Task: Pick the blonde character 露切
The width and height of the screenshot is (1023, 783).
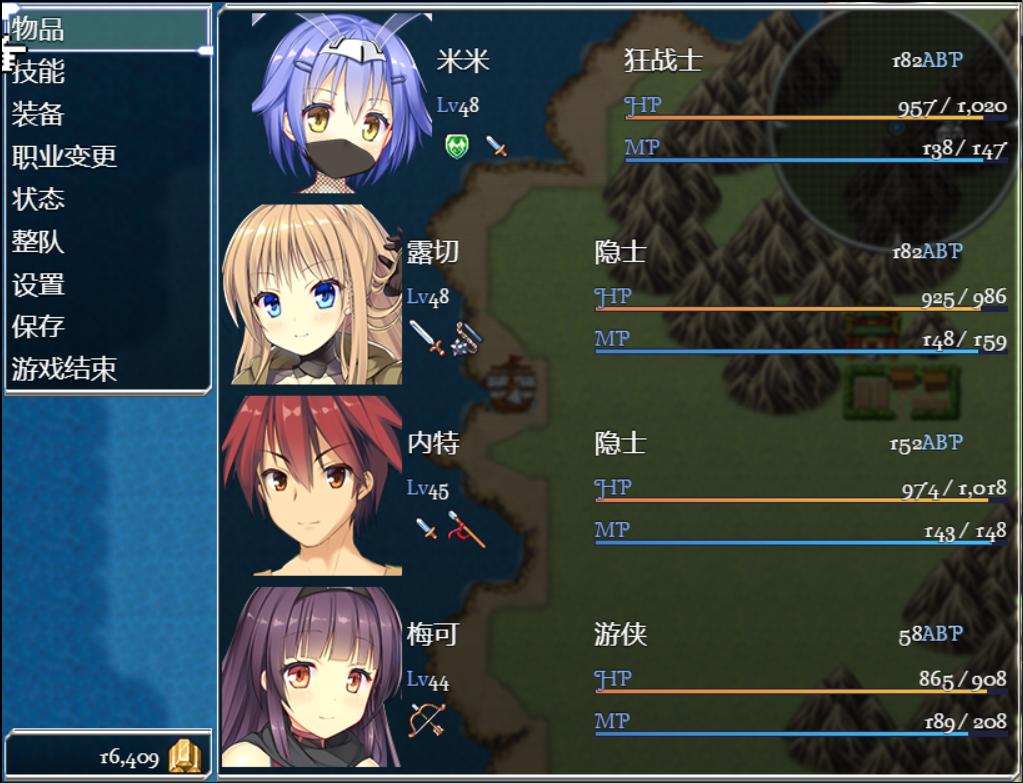Action: [x=312, y=295]
